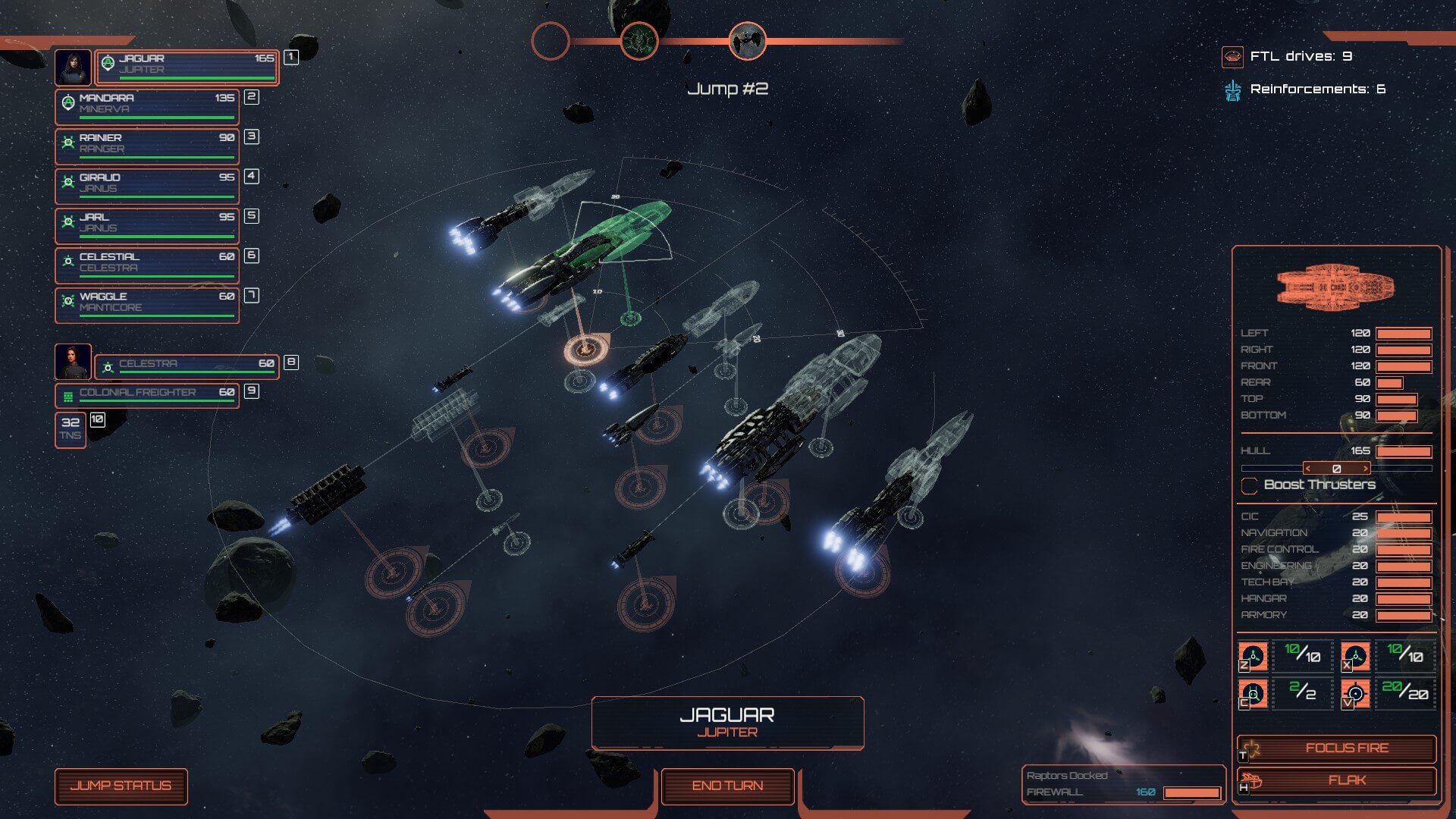
Task: Select the Mandara Minerva ship row
Action: click(147, 107)
